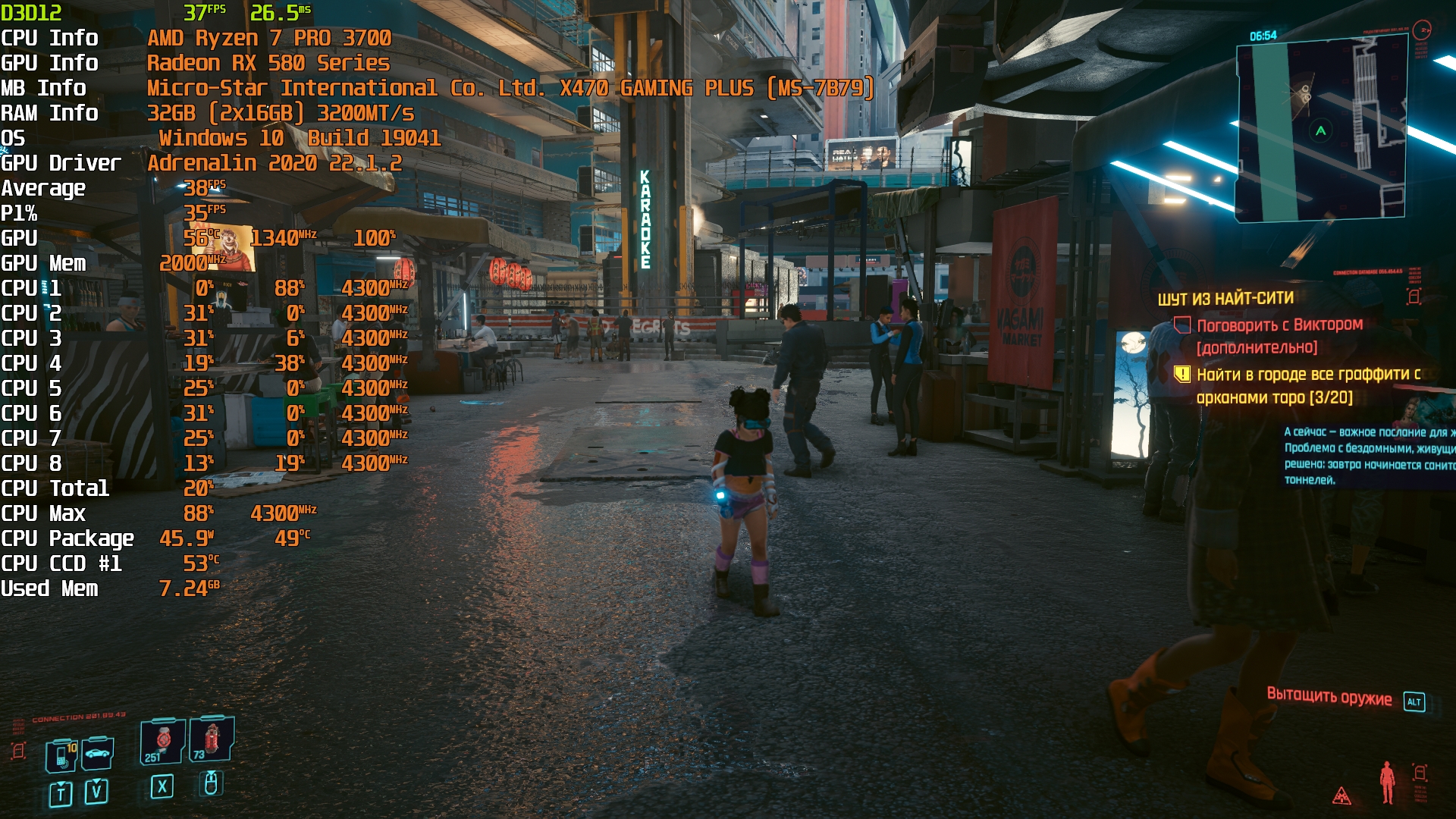Click the red standing figure stance icon
1456x819 pixels.
[x=1388, y=782]
